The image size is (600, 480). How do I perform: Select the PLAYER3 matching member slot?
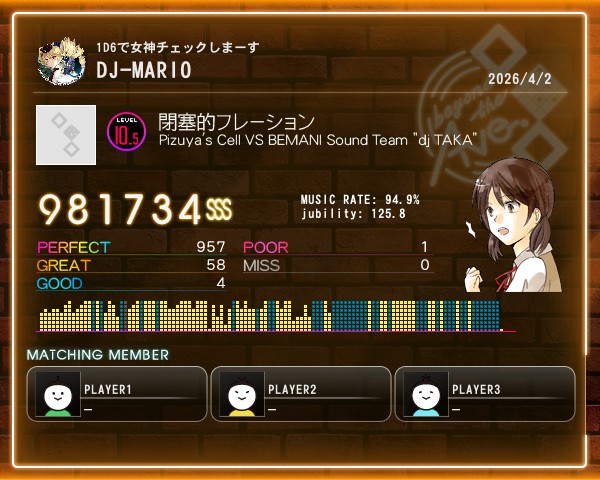pos(485,394)
